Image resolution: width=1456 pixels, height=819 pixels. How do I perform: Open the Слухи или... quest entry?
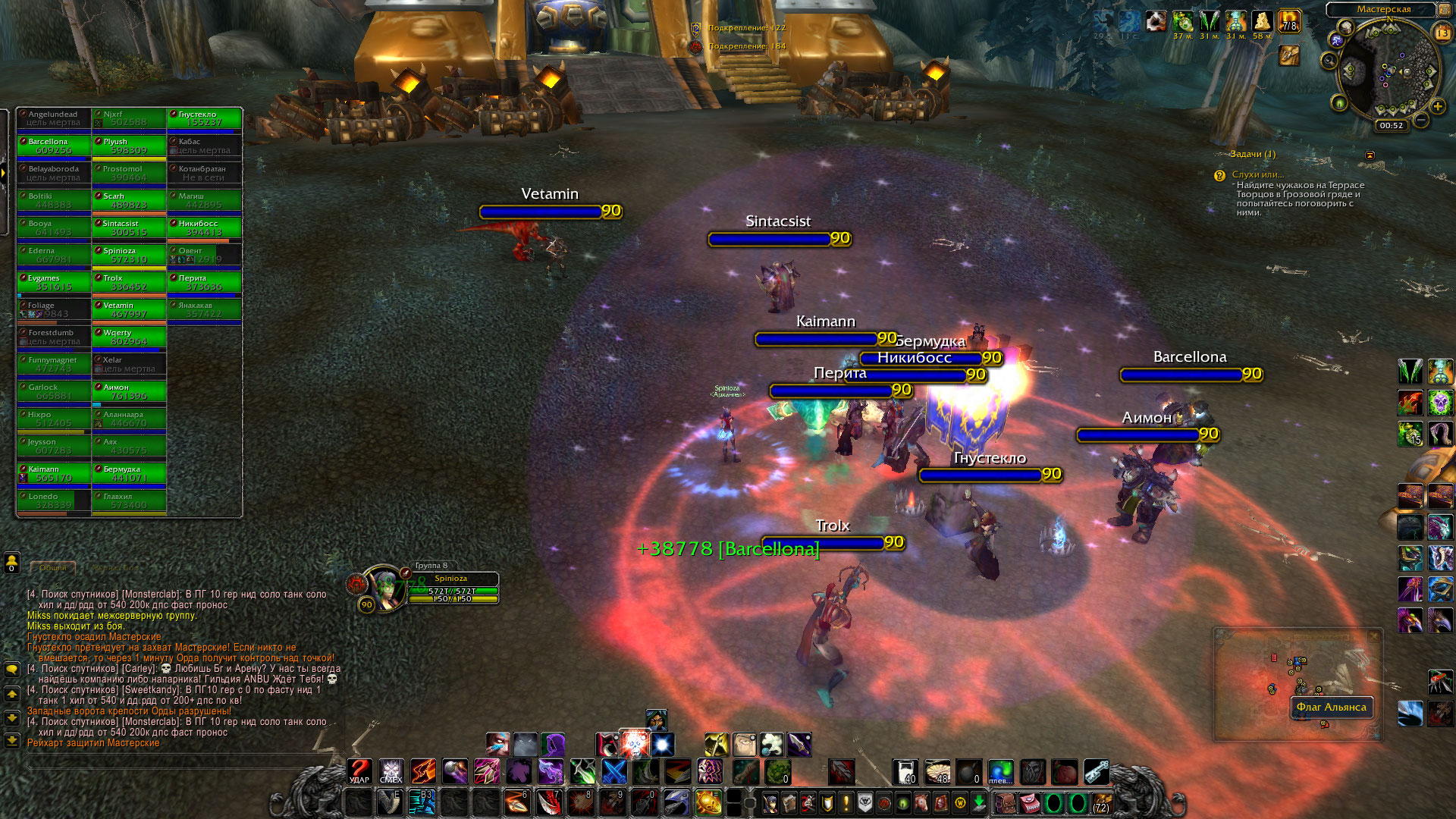tap(1257, 174)
